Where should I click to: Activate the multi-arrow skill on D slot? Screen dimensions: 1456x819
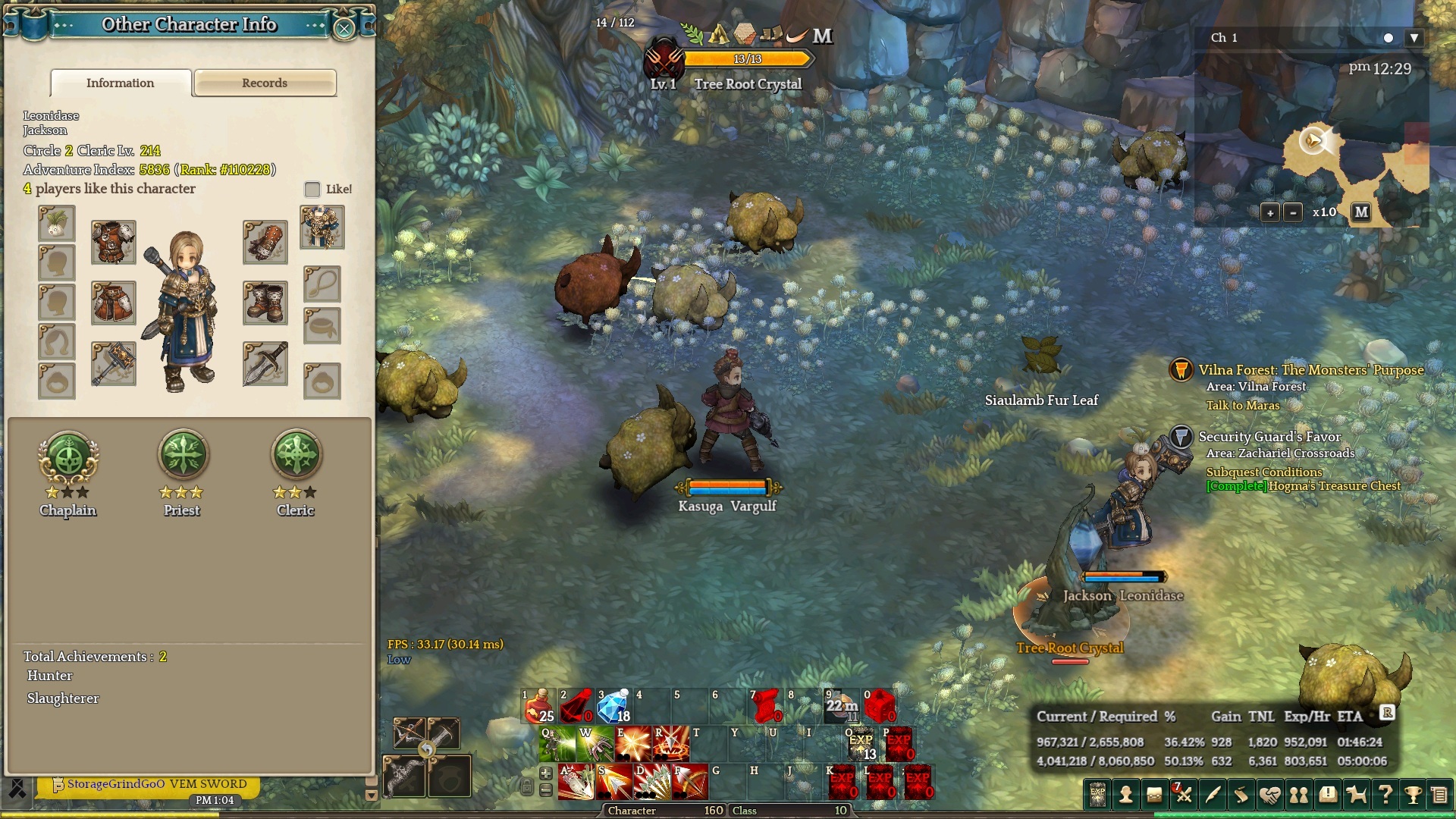click(652, 782)
